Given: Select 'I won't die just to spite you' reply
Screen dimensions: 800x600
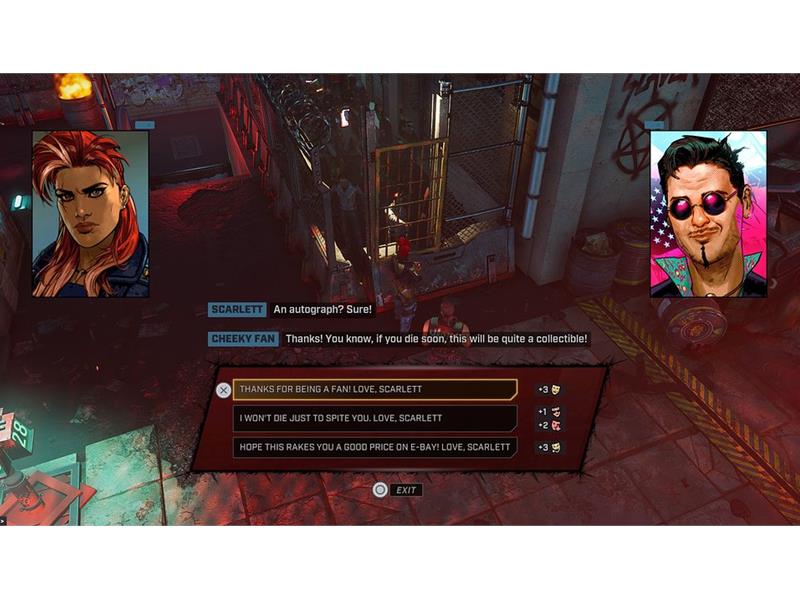Looking at the screenshot, I should 375,418.
